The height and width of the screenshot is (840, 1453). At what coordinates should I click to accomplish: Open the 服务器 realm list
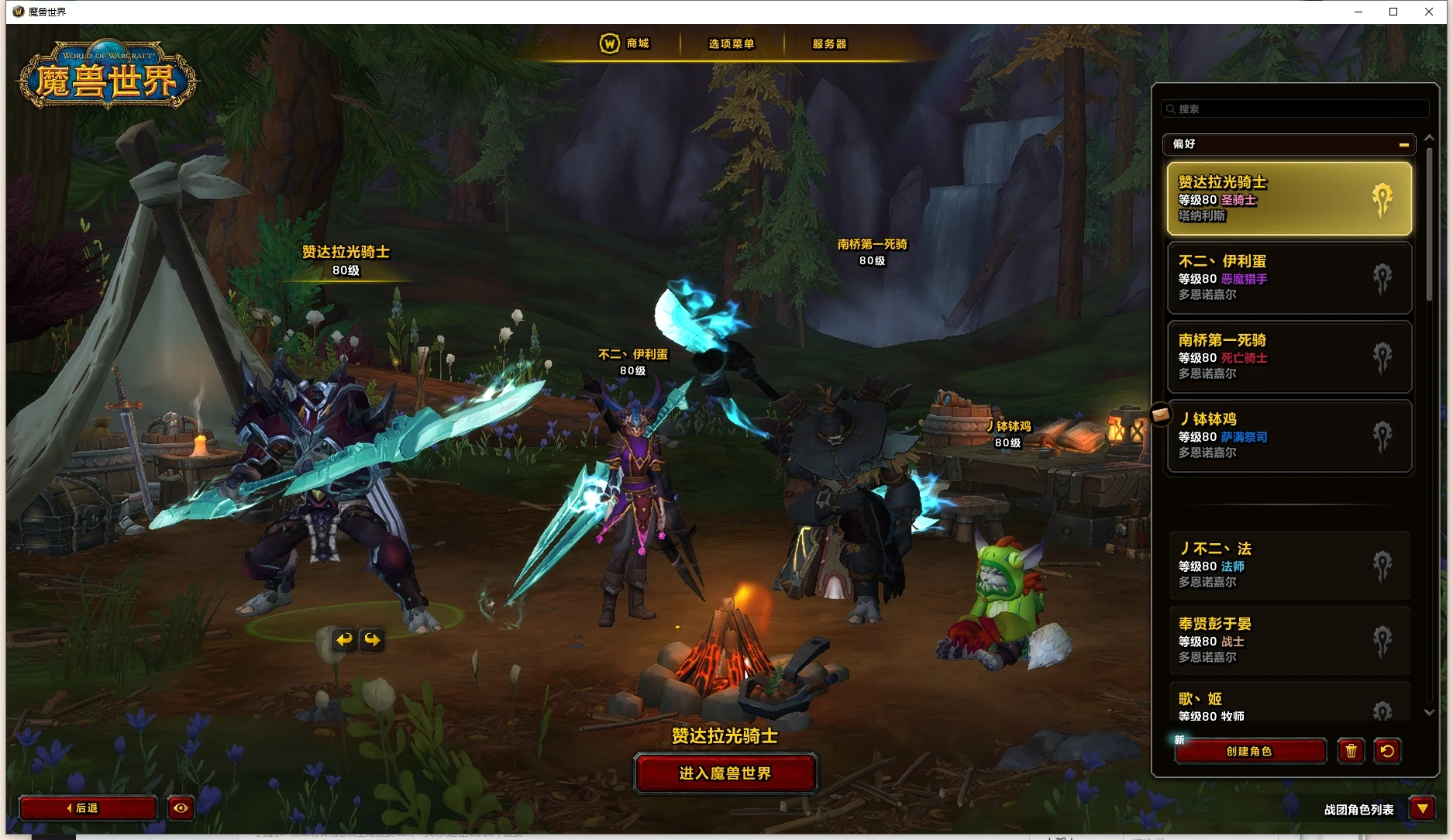coord(829,44)
